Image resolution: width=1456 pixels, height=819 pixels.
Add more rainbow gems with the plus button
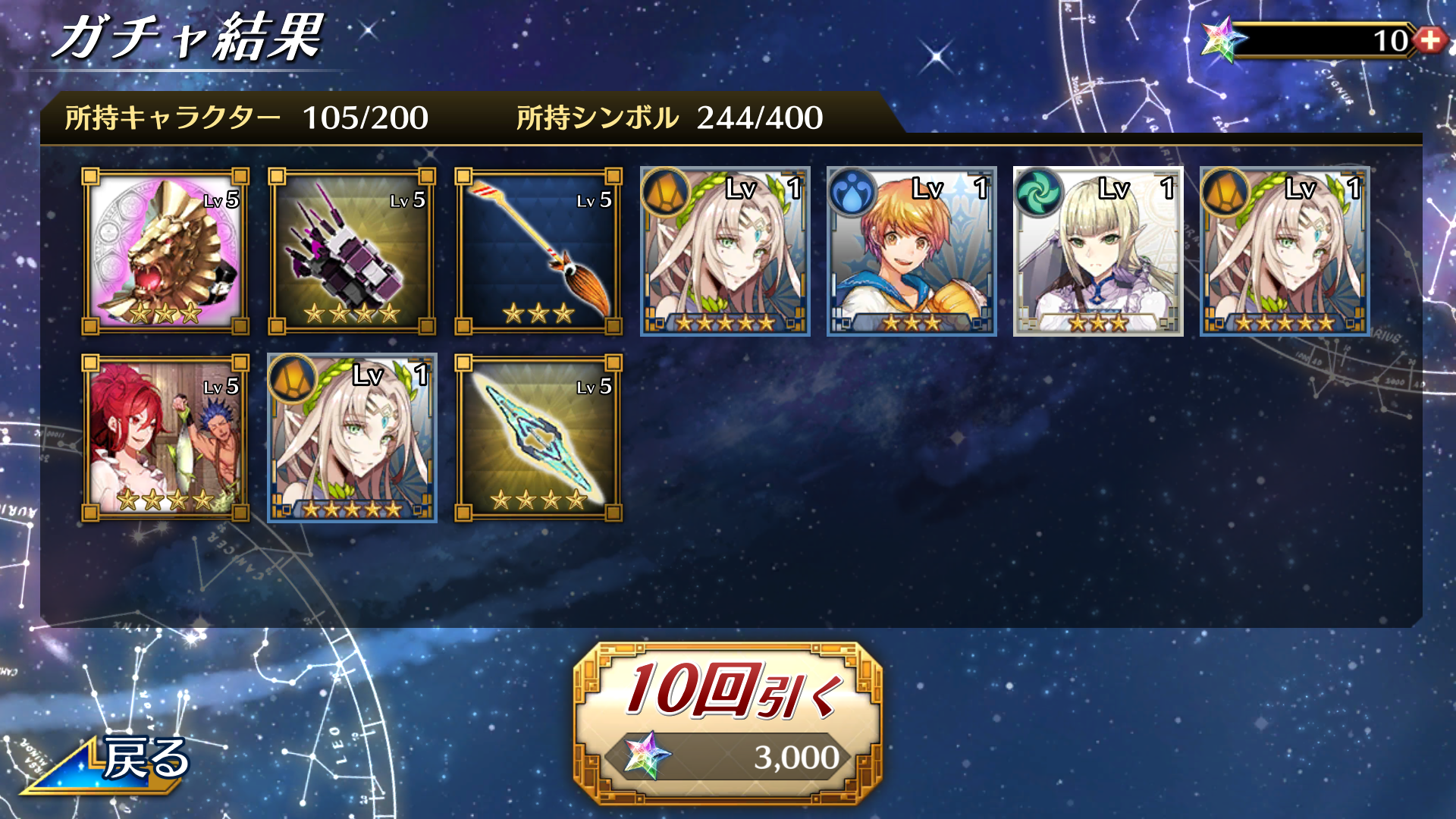click(1430, 40)
